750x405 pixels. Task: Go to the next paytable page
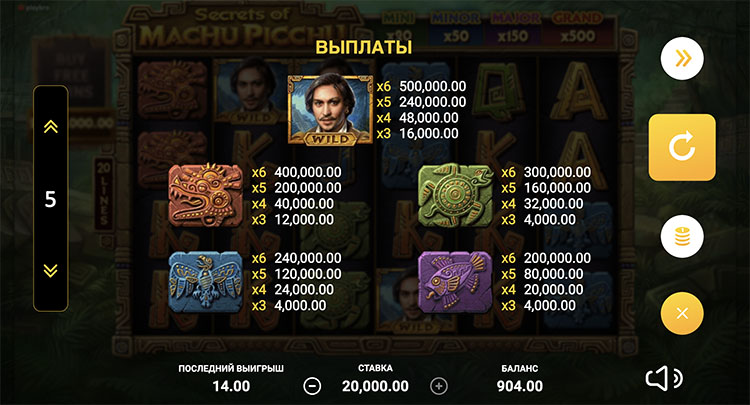point(682,59)
